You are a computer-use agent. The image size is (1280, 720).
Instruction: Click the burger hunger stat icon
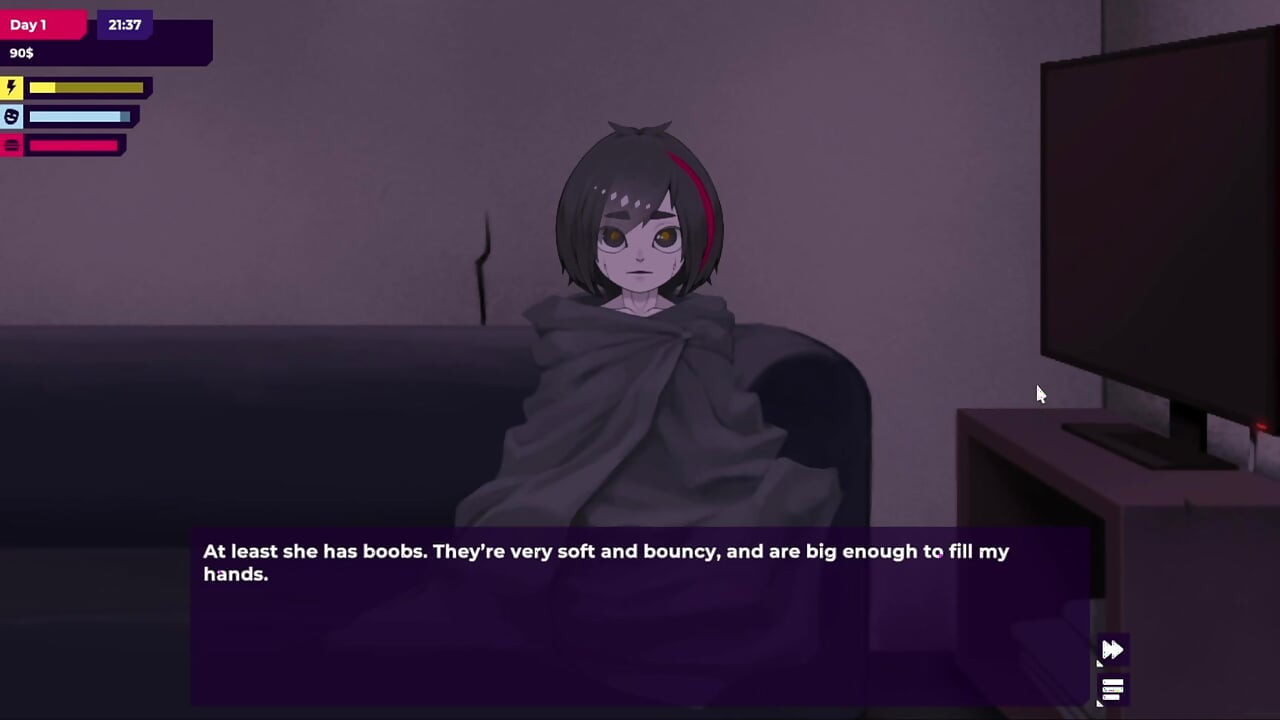pos(11,145)
